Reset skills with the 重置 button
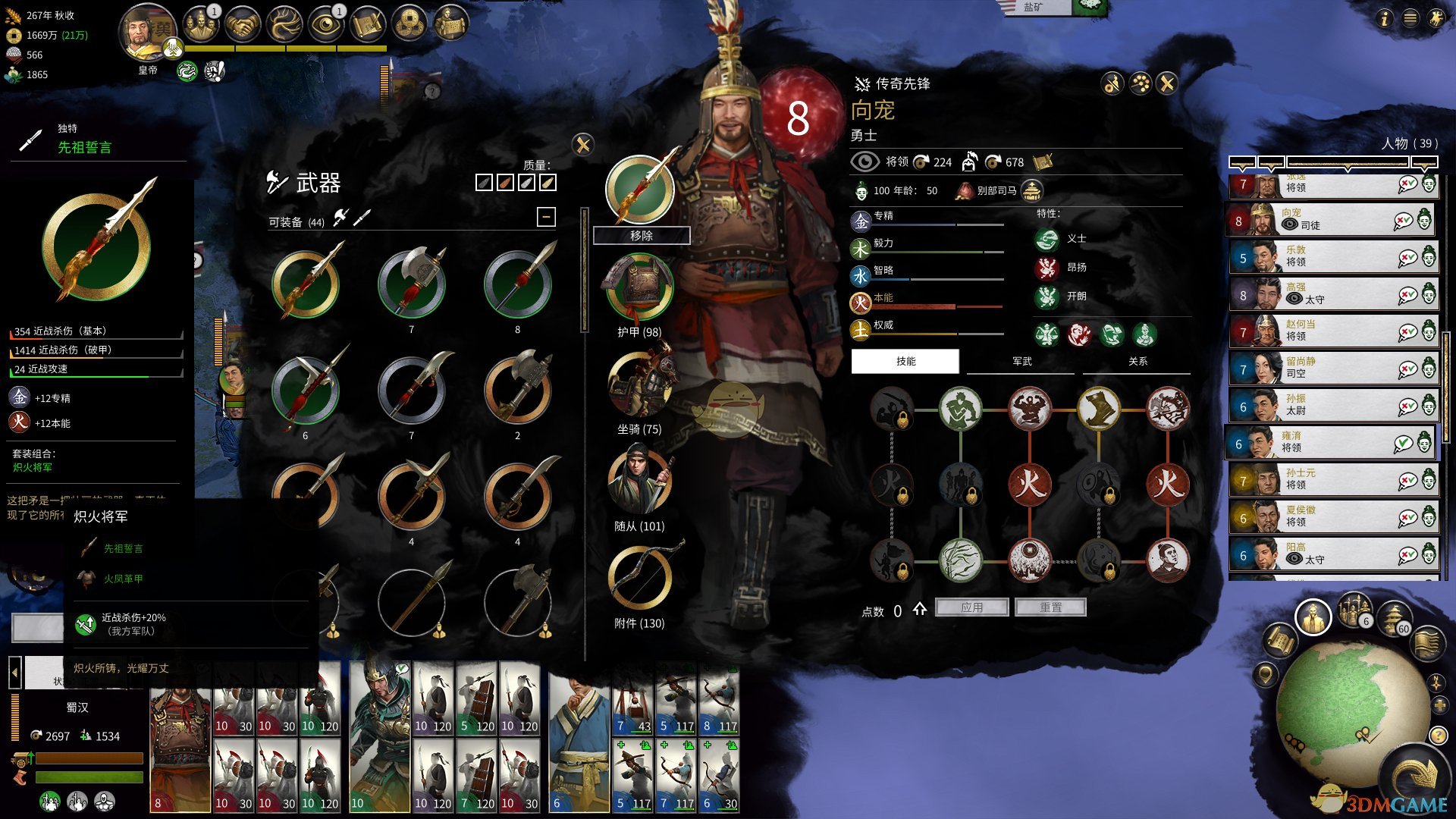This screenshot has width=1456, height=819. [1050, 607]
